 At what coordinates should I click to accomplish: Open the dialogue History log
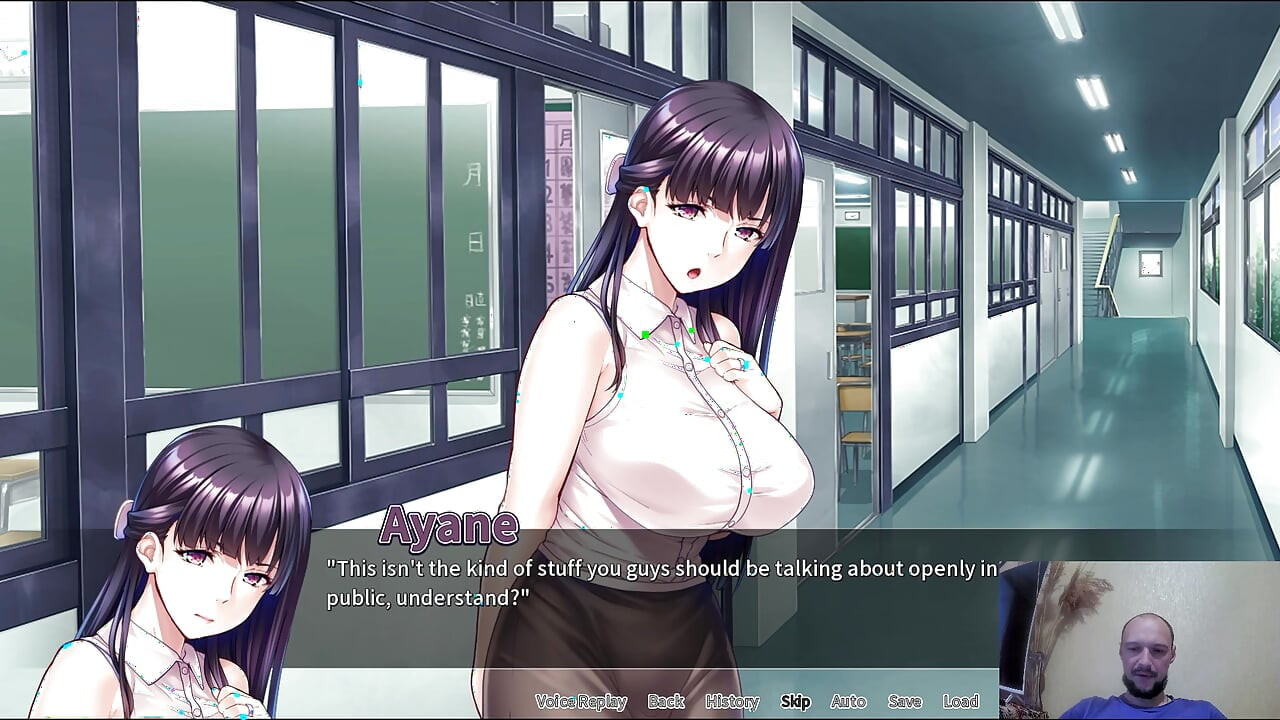[731, 701]
